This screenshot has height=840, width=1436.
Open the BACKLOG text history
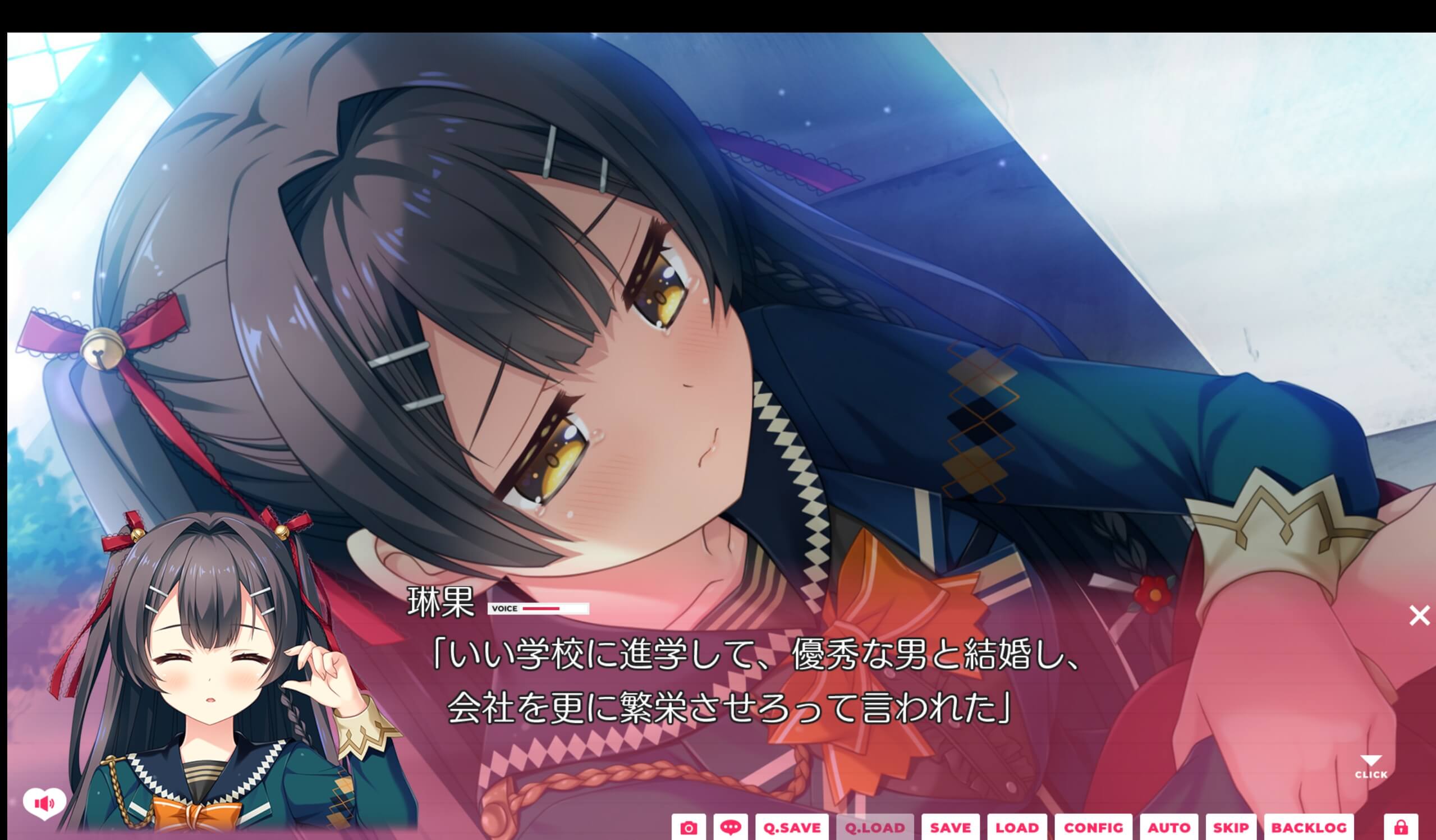point(1308,828)
